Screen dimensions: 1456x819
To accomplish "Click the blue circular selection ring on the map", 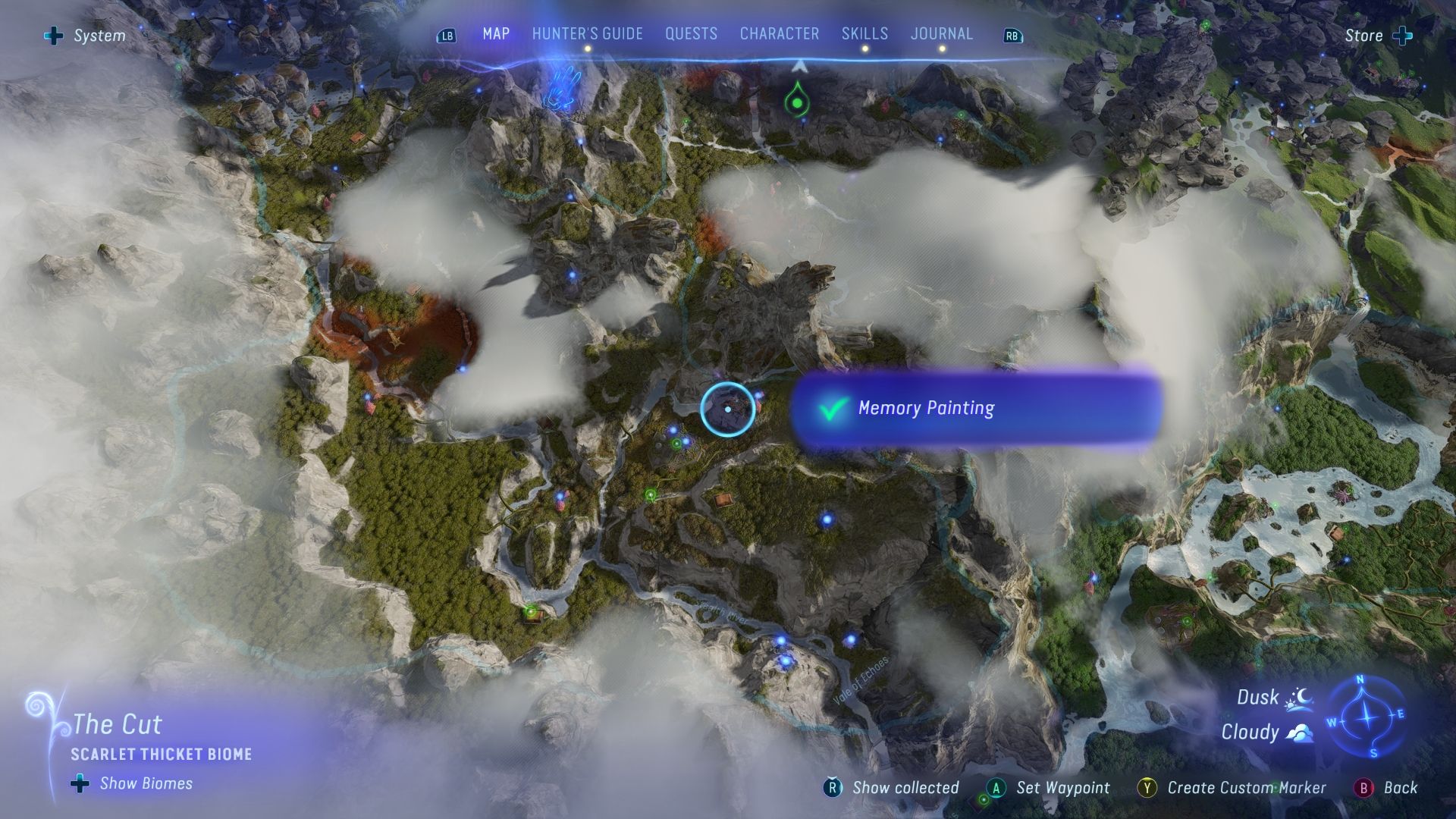I will click(728, 409).
